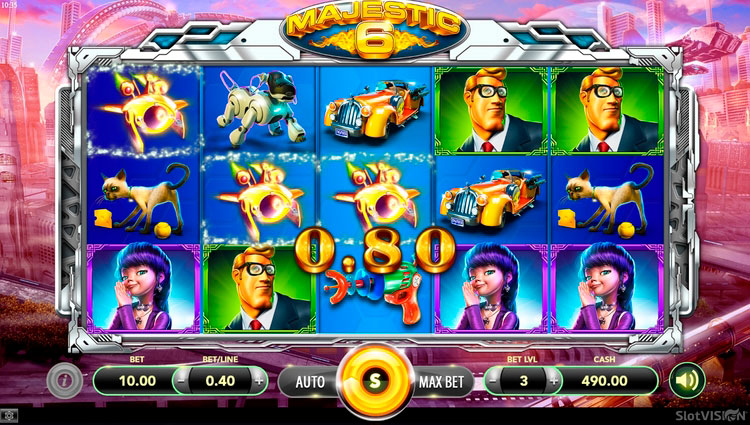
Task: Decrease the bet per line
Action: (181, 380)
